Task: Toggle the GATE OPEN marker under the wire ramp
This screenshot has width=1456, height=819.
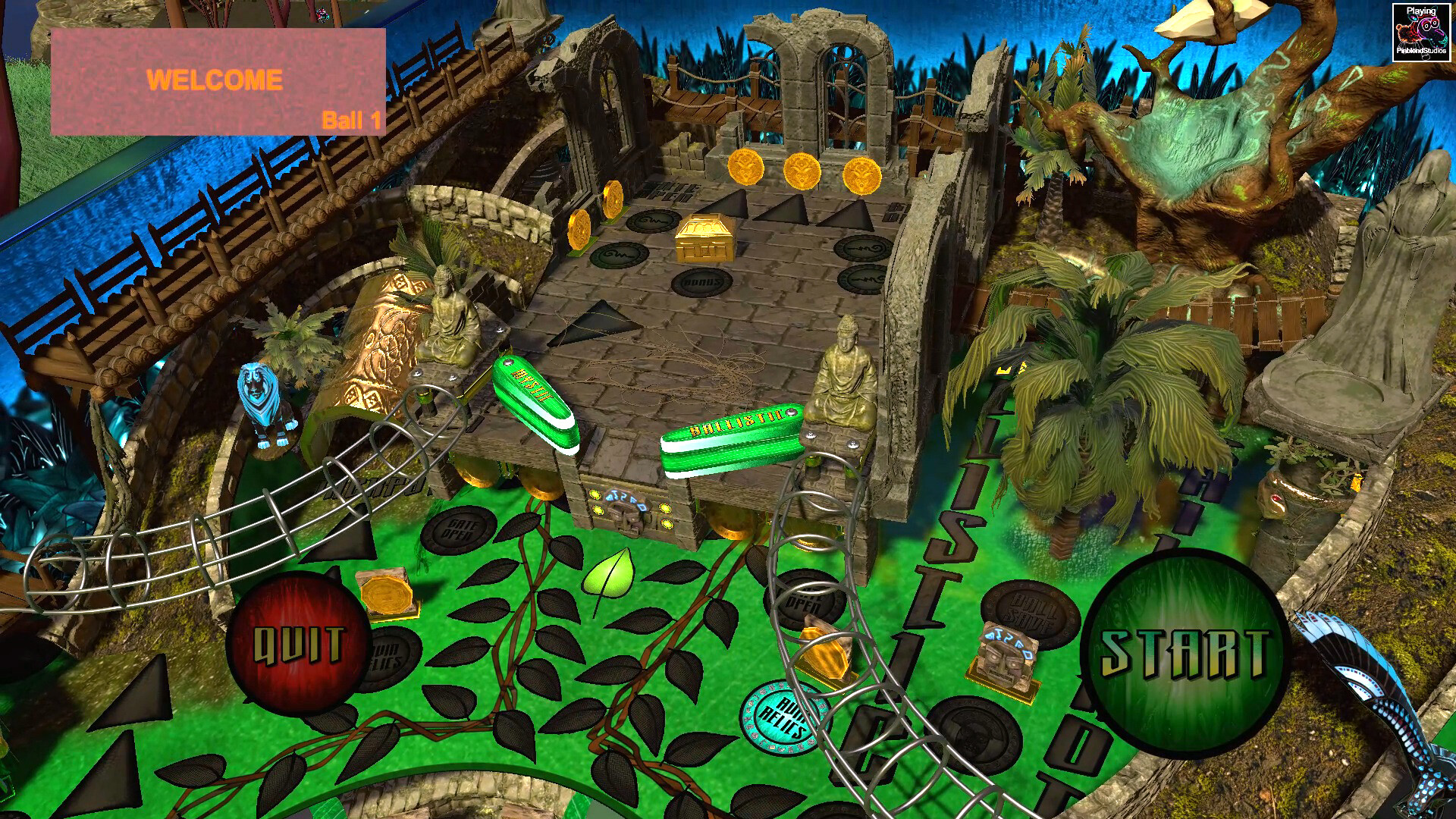Action: pyautogui.click(x=807, y=601)
